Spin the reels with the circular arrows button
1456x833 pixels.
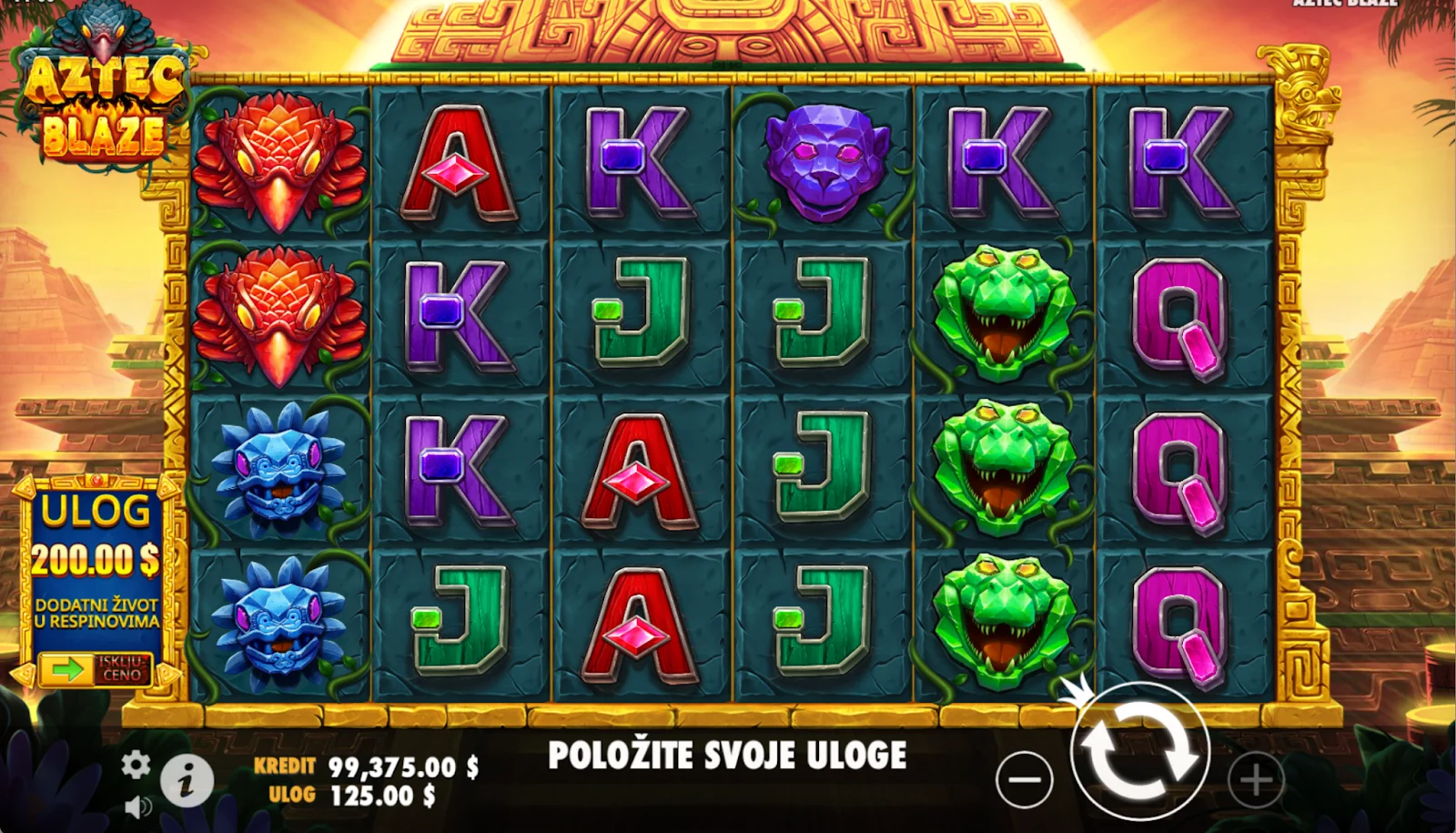coord(1139,751)
